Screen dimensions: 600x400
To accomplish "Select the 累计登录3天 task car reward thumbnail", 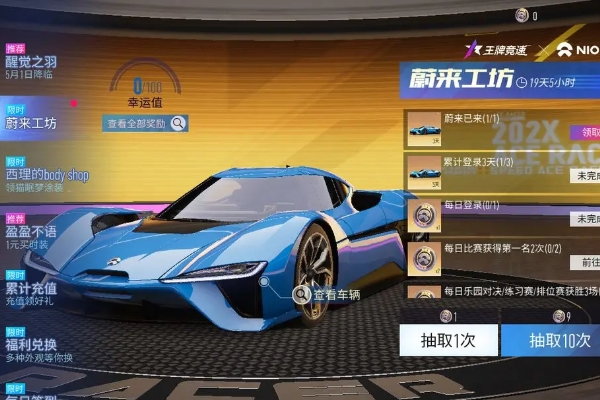I will click(424, 173).
